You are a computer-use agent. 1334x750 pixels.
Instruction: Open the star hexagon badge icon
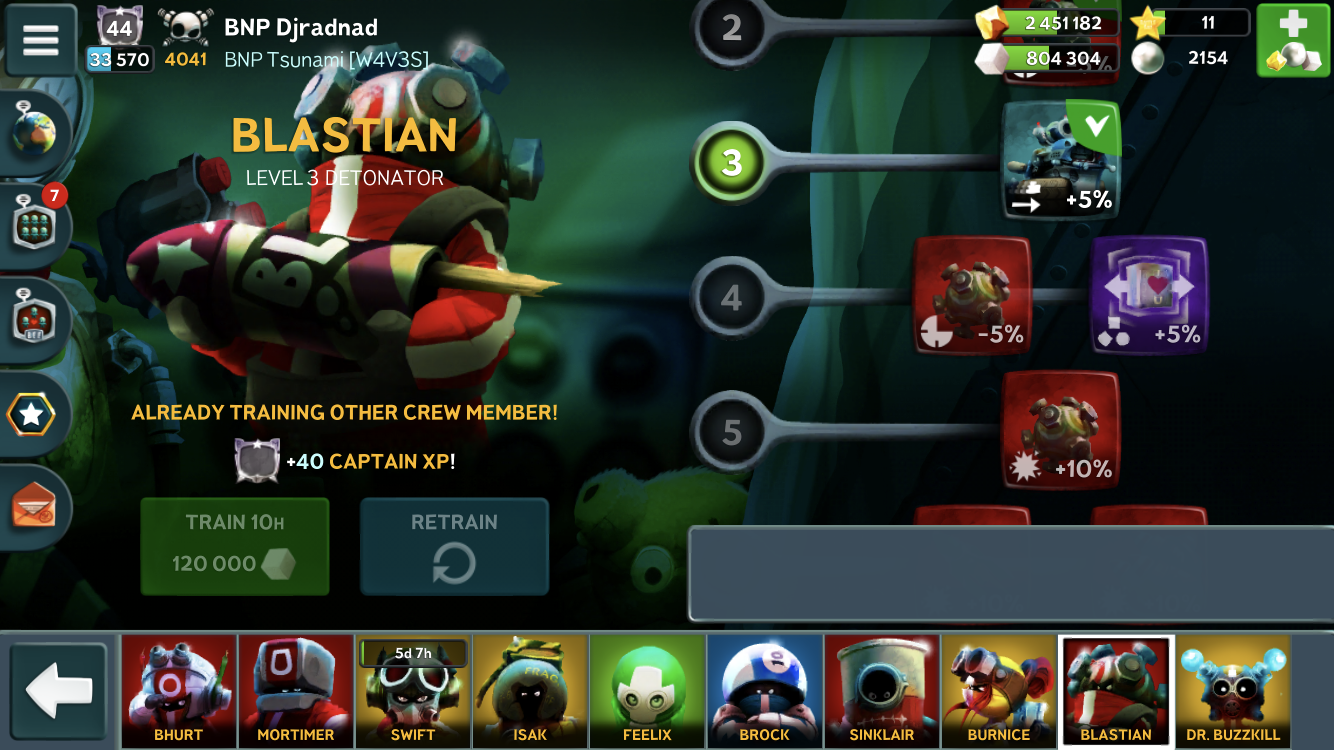(x=33, y=415)
